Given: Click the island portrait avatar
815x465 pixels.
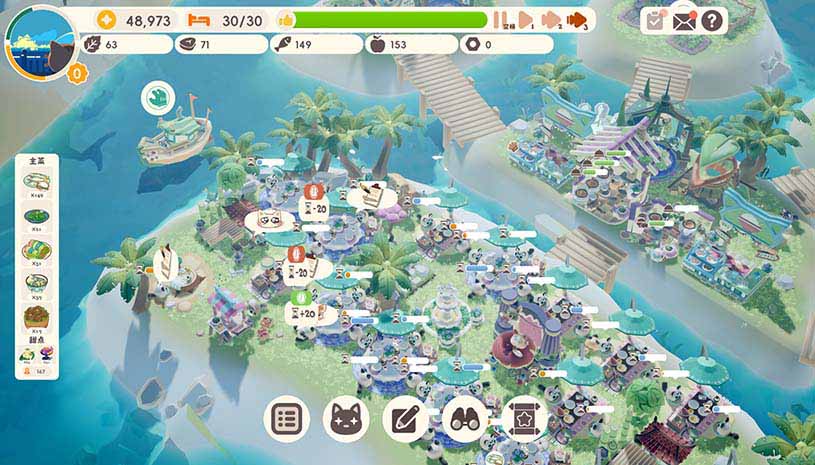Looking at the screenshot, I should pyautogui.click(x=40, y=42).
